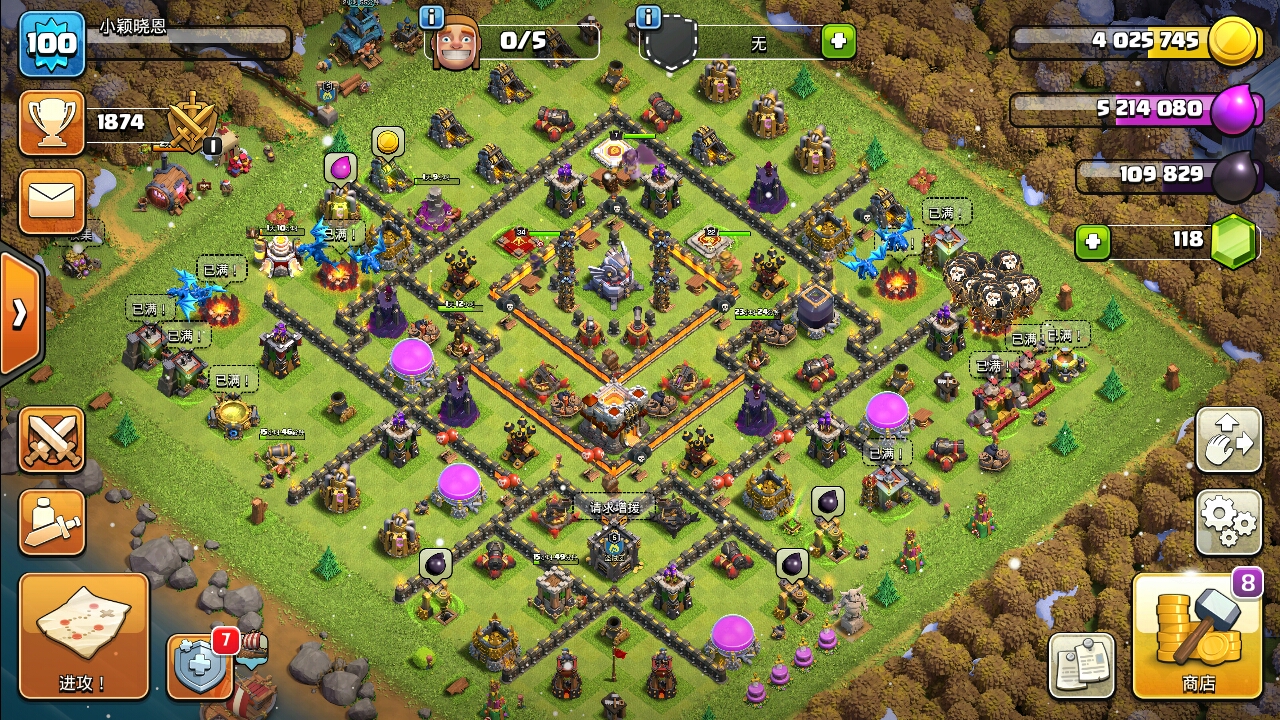
Task: Open the Shop with hammer icon
Action: click(x=1197, y=636)
